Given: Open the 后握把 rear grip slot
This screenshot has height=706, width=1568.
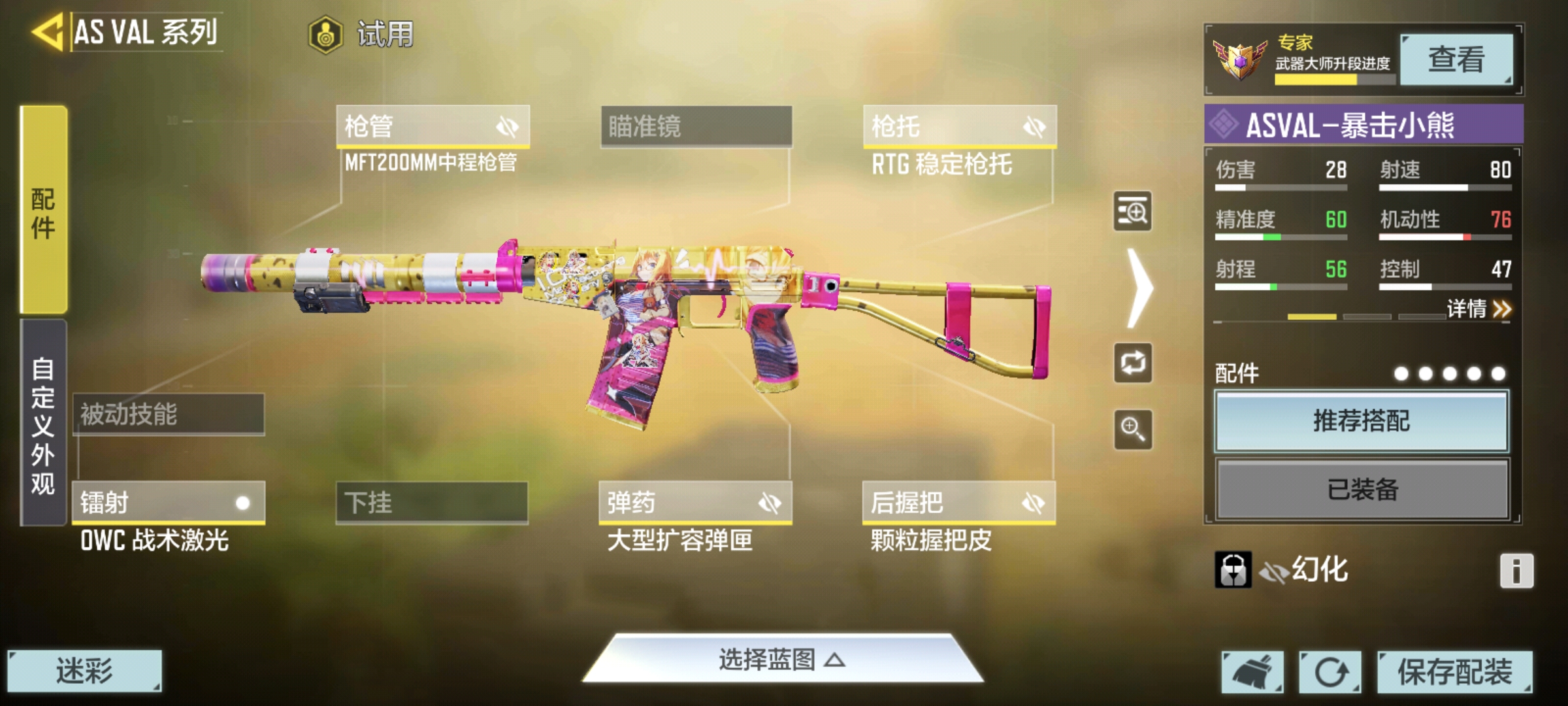Looking at the screenshot, I should pyautogui.click(x=958, y=503).
